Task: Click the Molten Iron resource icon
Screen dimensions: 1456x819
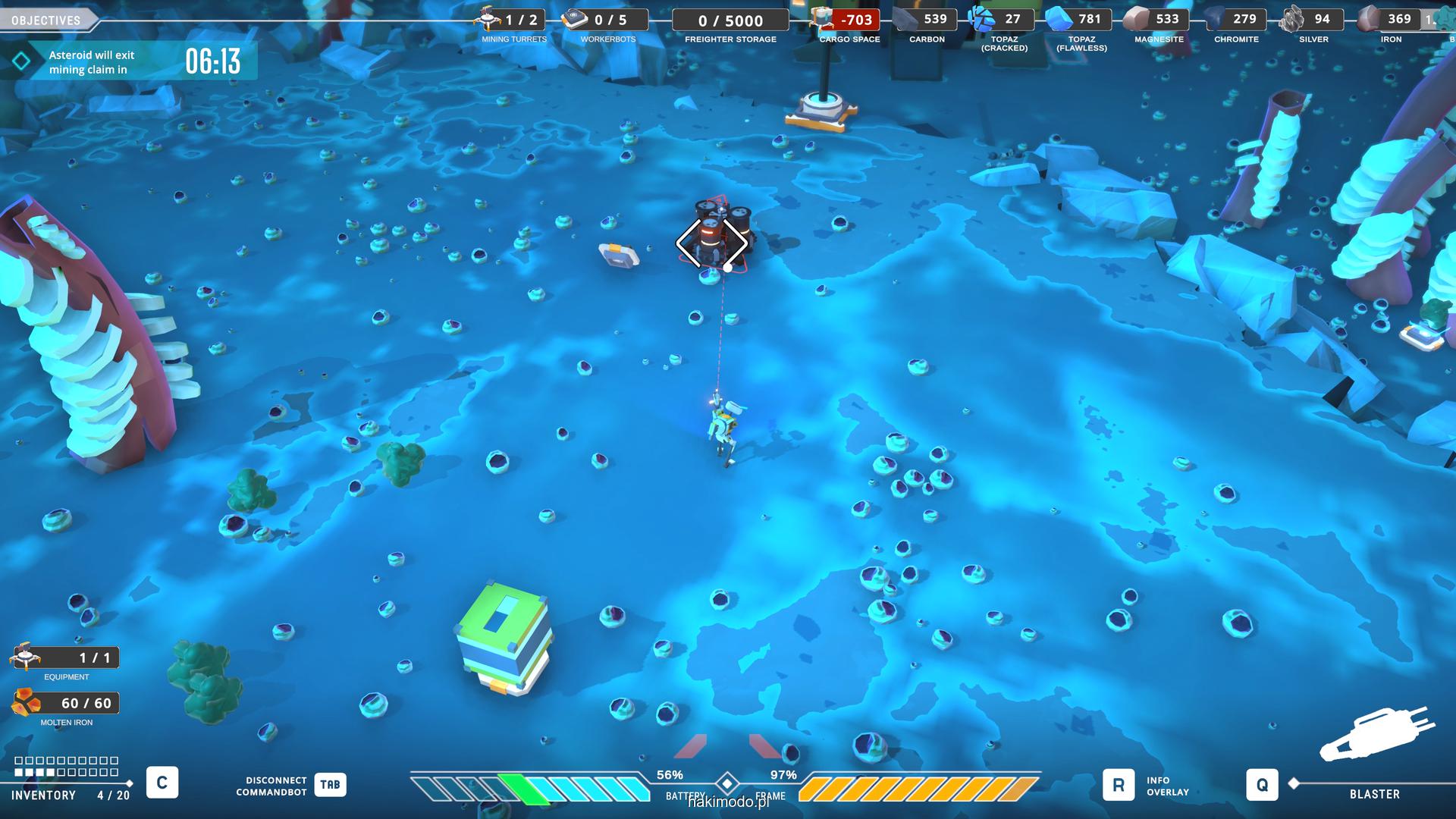Action: click(x=26, y=703)
